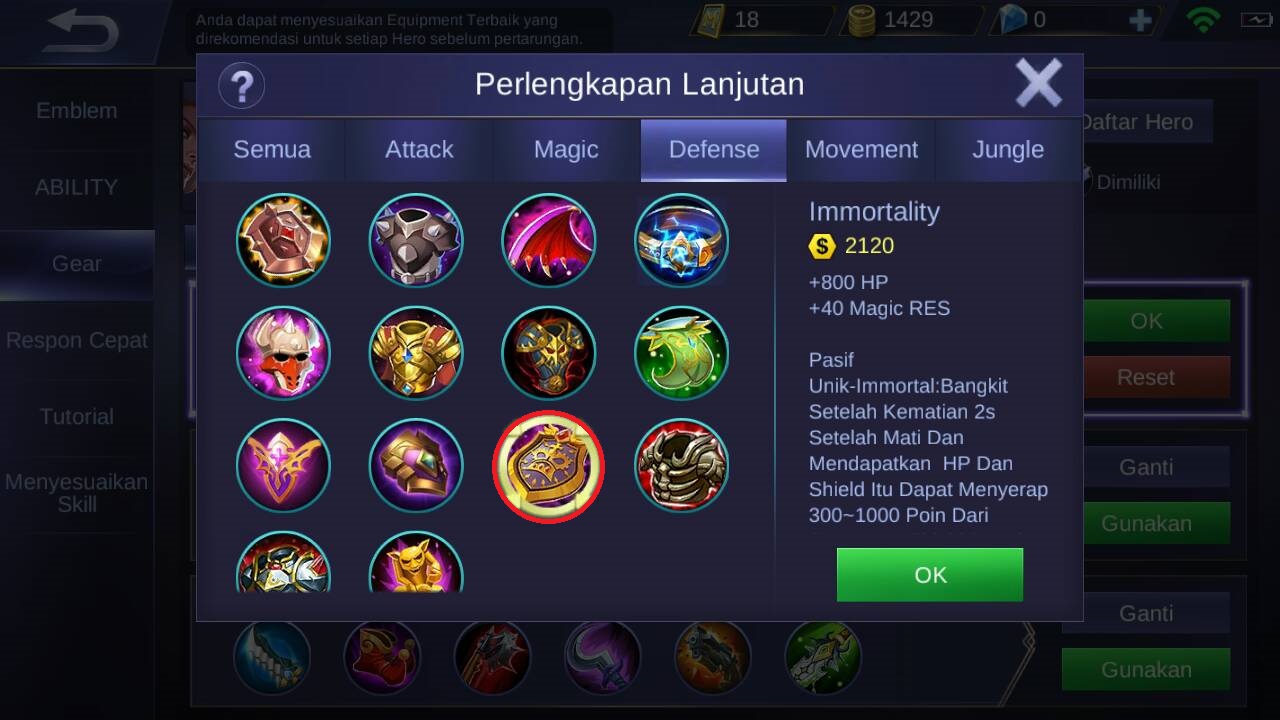Screen dimensions: 1280x720
Task: Switch to the Semua tab
Action: pos(272,150)
